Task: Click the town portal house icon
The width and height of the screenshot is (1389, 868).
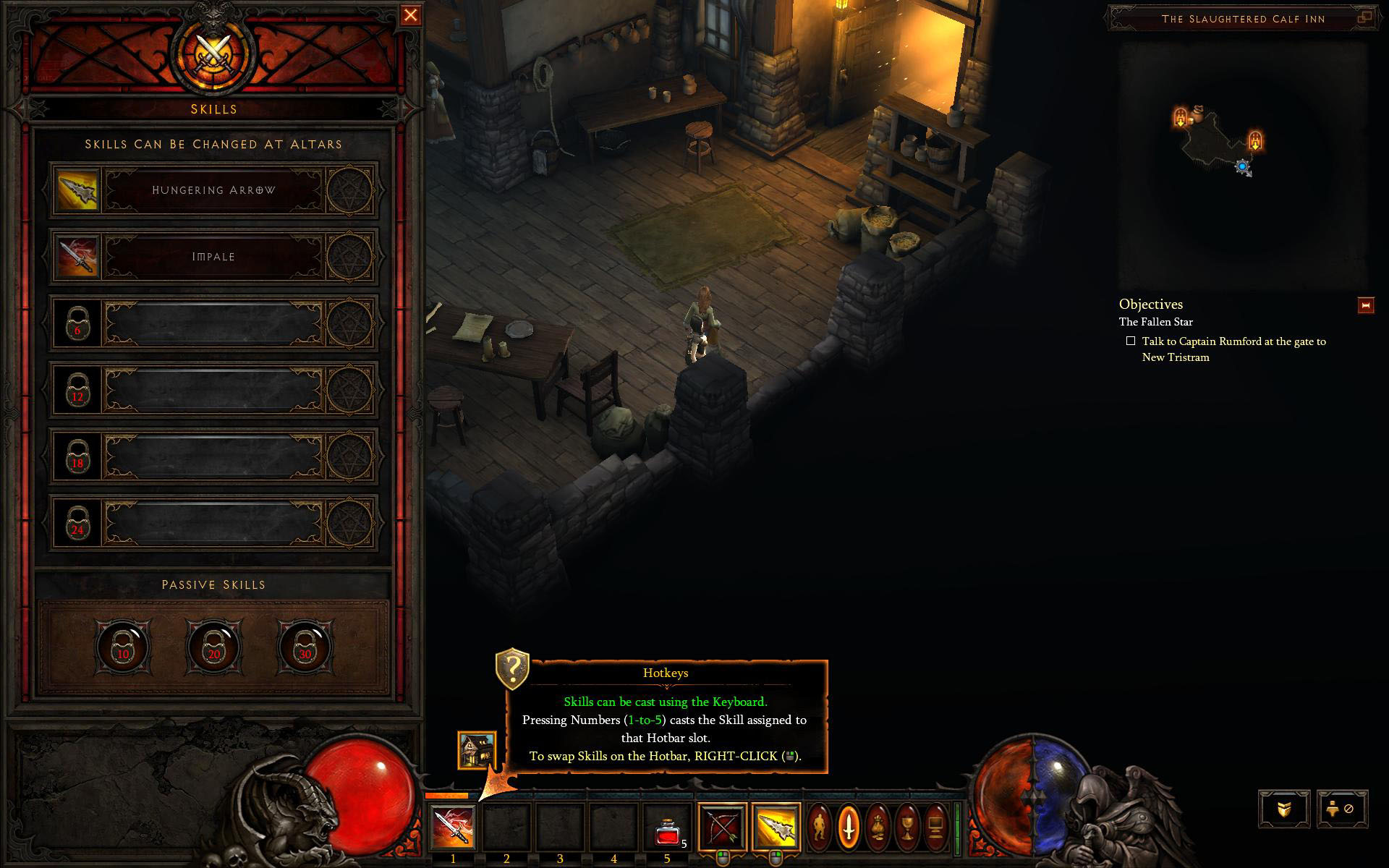Action: (x=477, y=750)
